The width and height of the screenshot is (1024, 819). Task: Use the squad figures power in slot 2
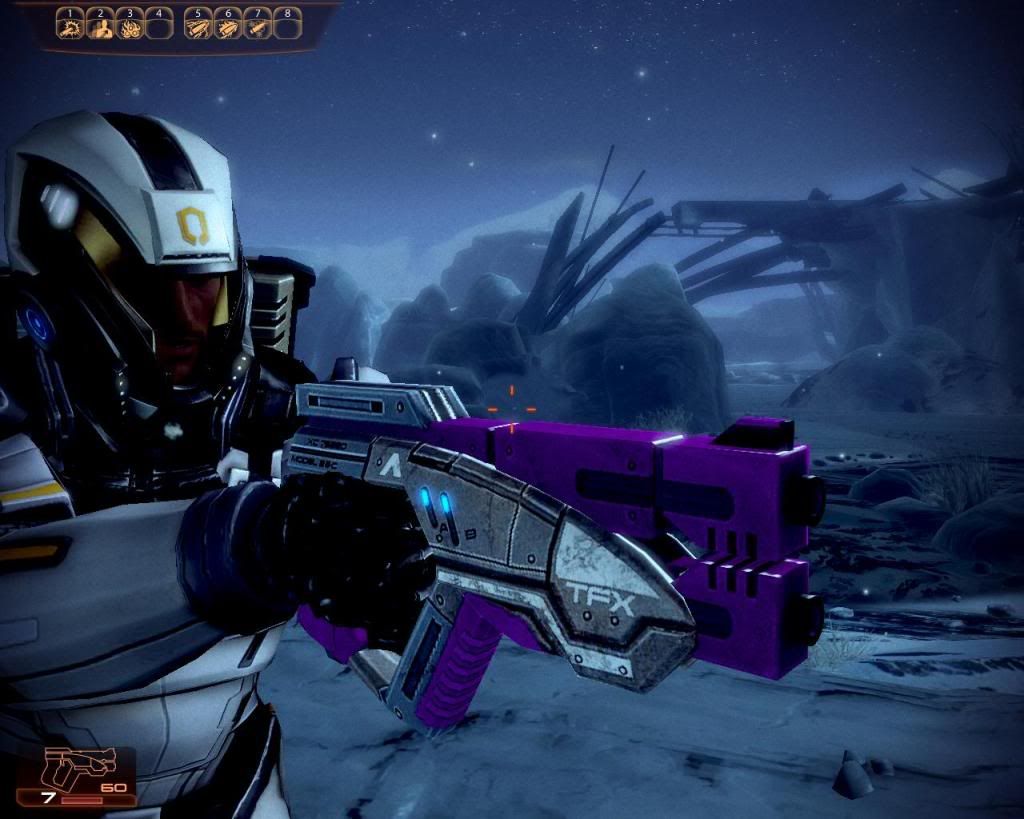[x=100, y=28]
